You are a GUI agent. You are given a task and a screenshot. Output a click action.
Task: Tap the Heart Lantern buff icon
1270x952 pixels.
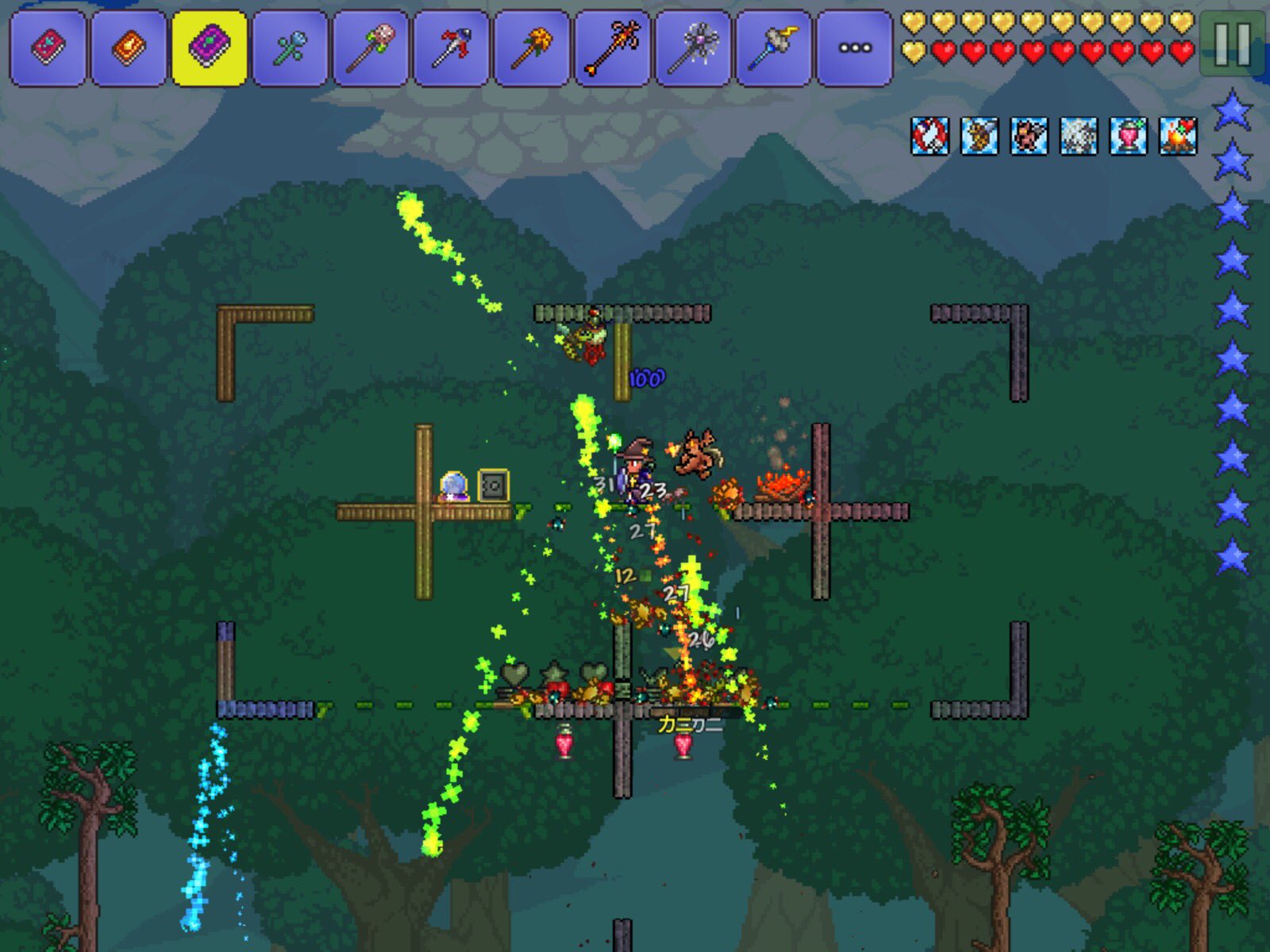pos(1128,136)
